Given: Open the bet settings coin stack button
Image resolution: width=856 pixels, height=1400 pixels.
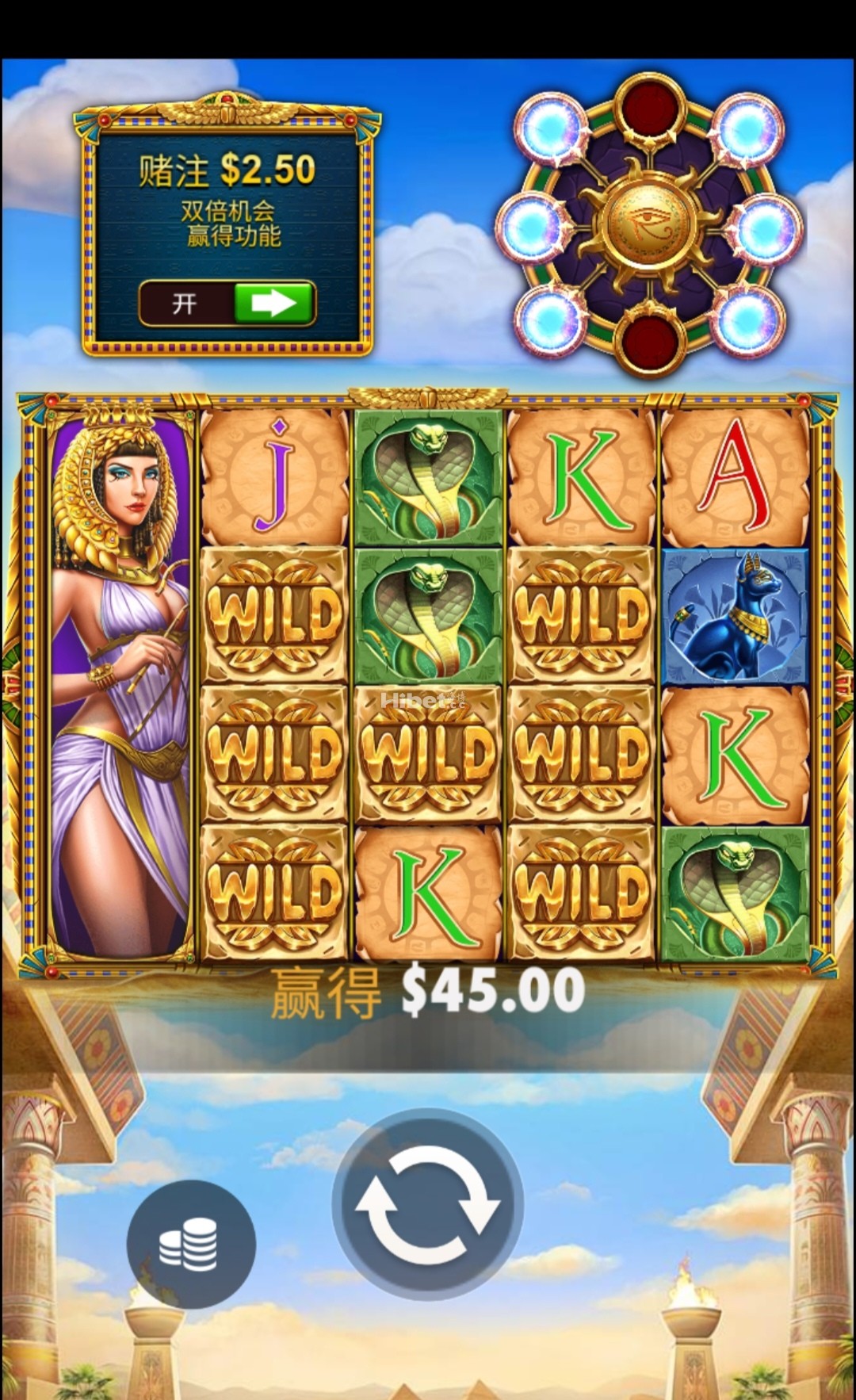Looking at the screenshot, I should [190, 1242].
